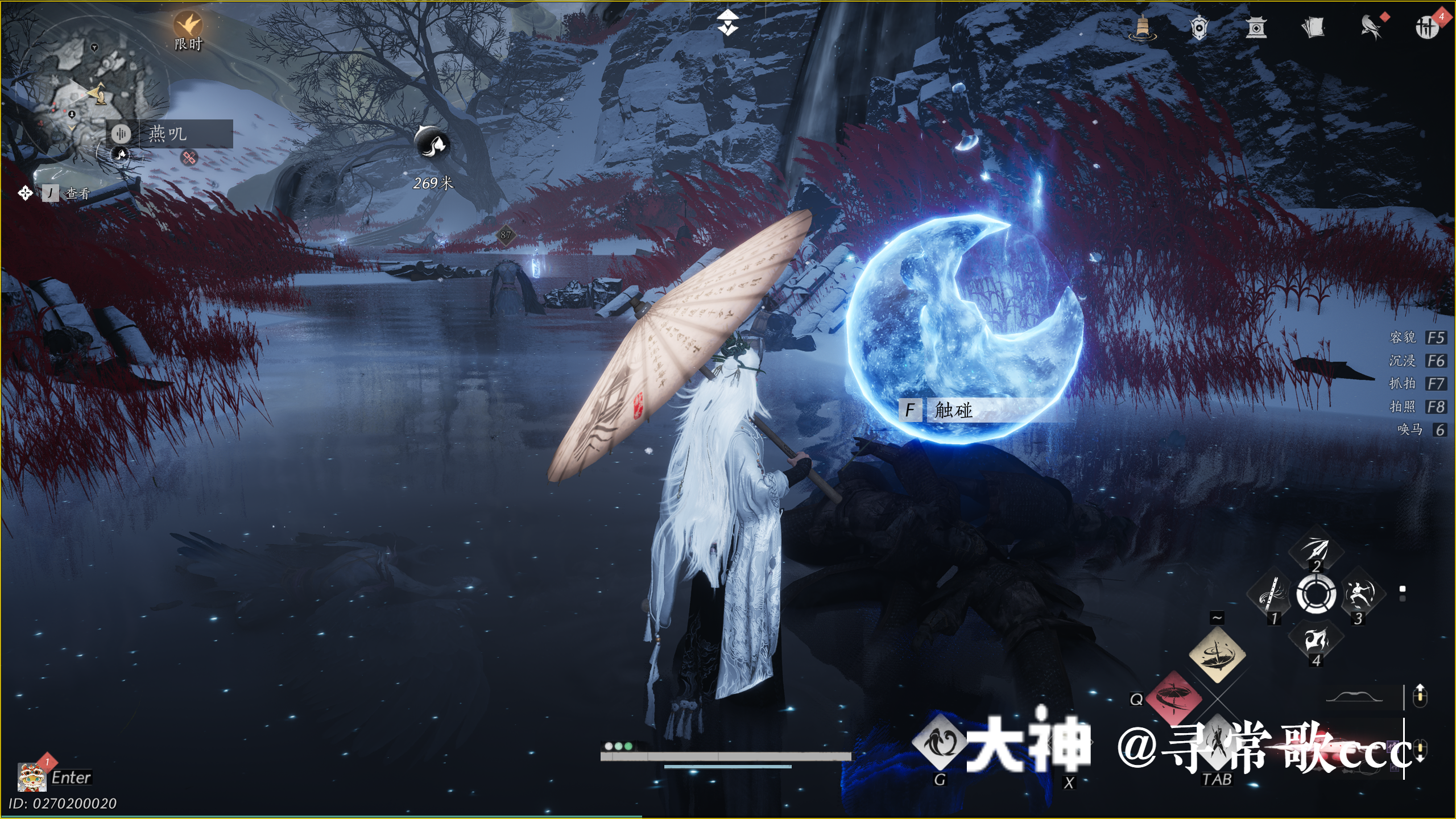The image size is (1456, 819).
Task: Select the golden bell tower icon
Action: pos(1142,27)
